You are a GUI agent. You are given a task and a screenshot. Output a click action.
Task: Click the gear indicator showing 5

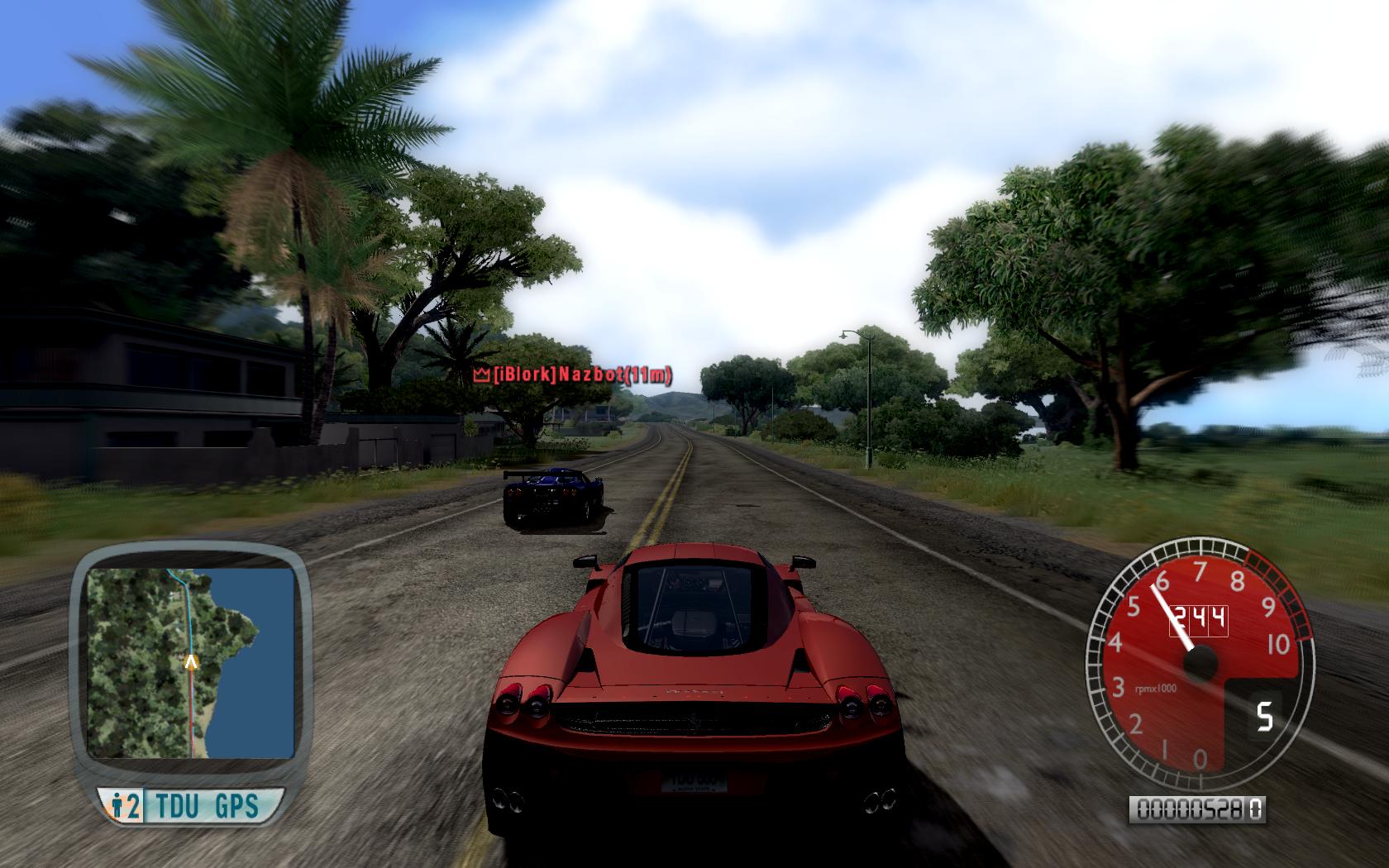[1264, 716]
